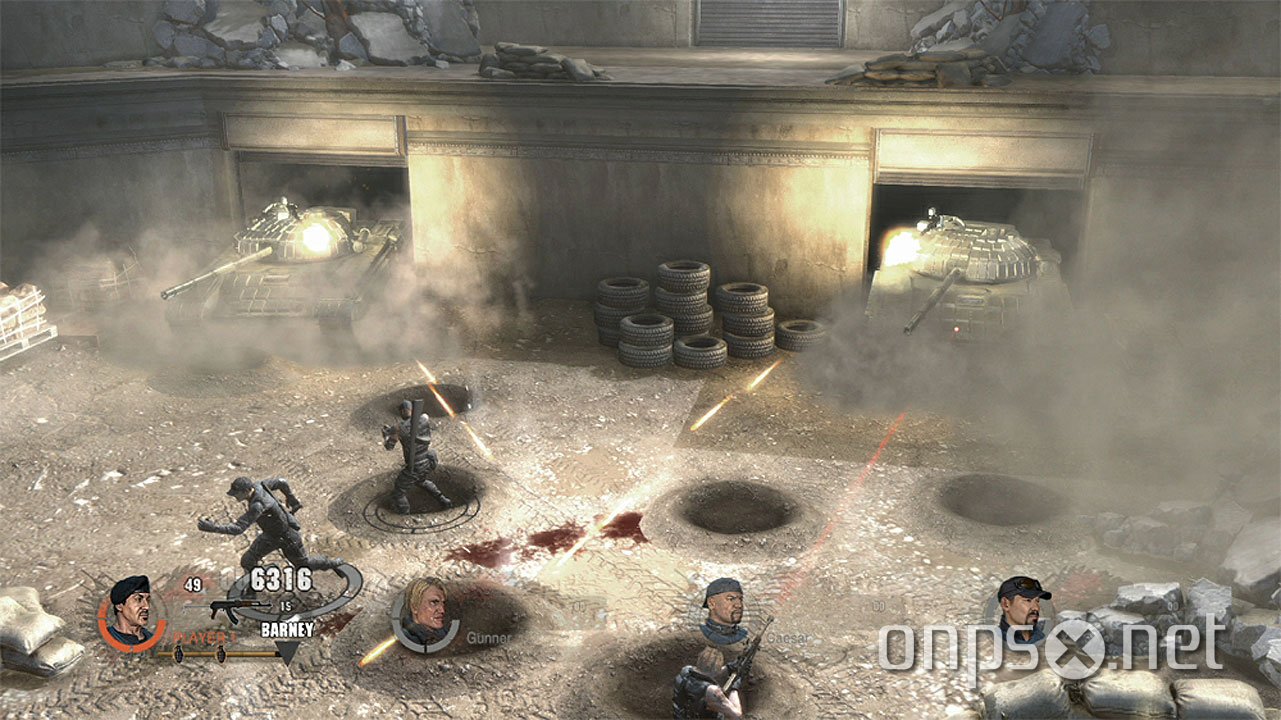Click the left grenade icon on Barney's bar

pyautogui.click(x=178, y=654)
